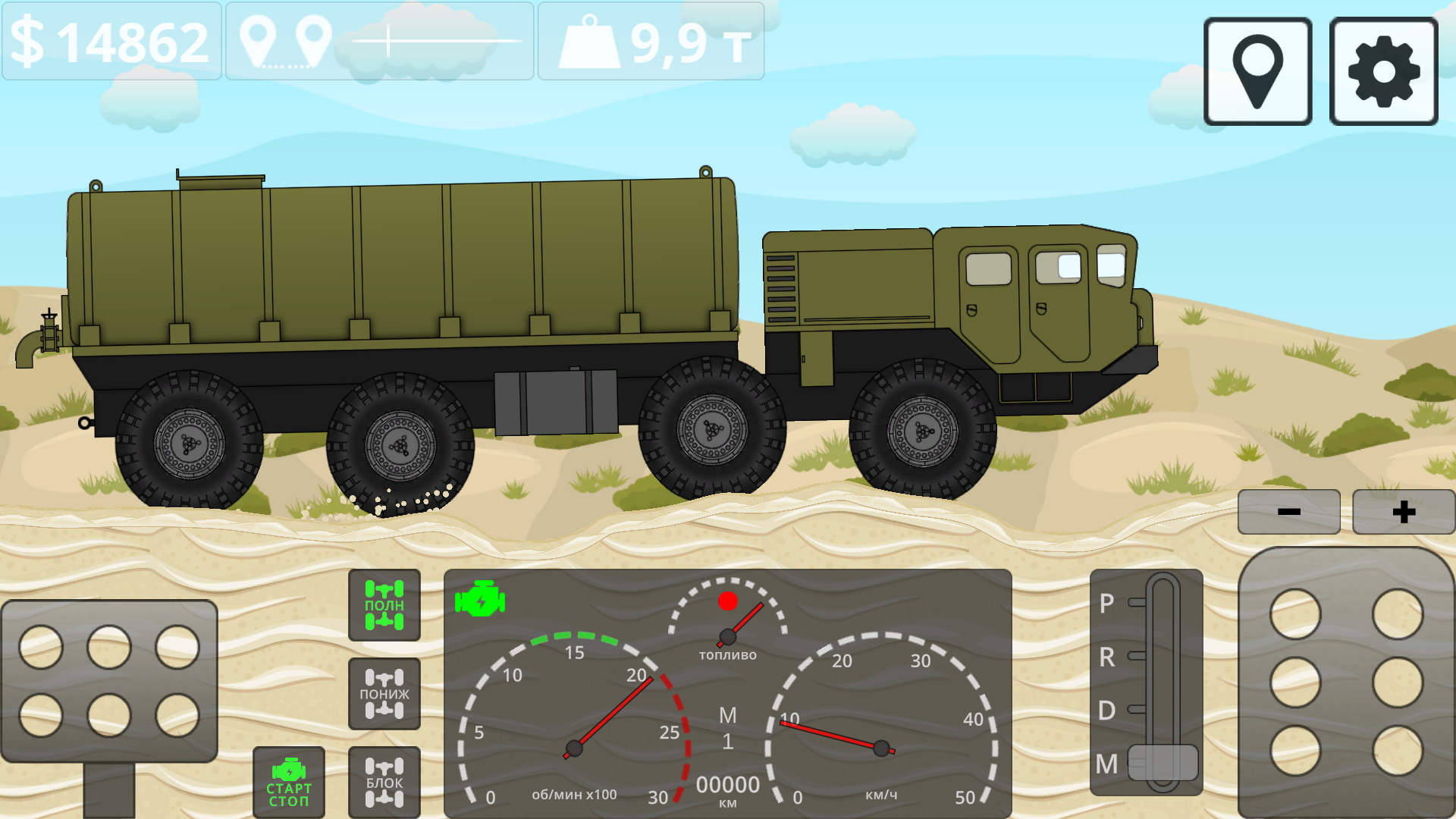
Task: Select the БЛОК differential lock control
Action: coord(384,783)
